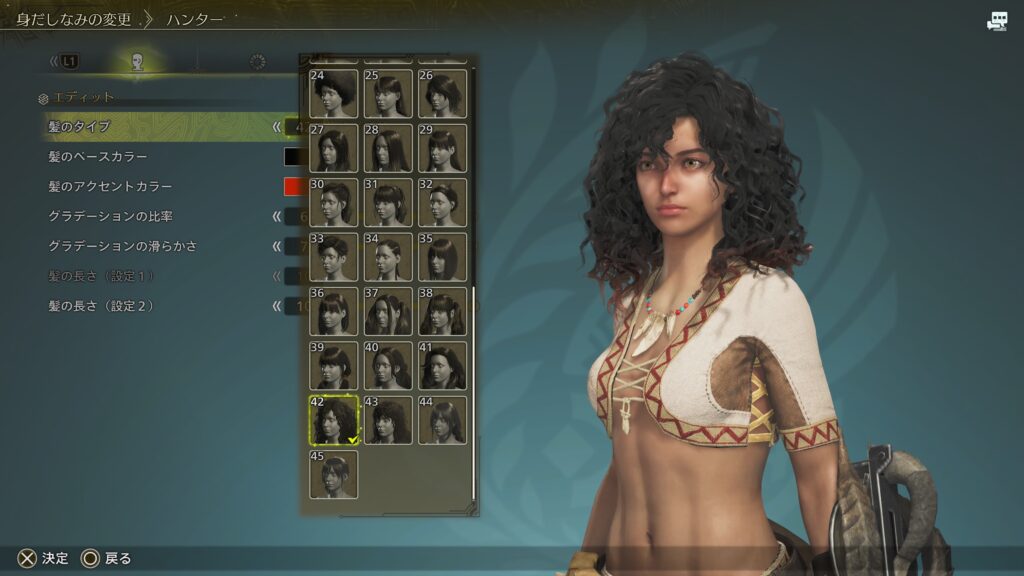Select the 髪のタイプ menu row
The height and width of the screenshot is (576, 1024).
(150, 127)
